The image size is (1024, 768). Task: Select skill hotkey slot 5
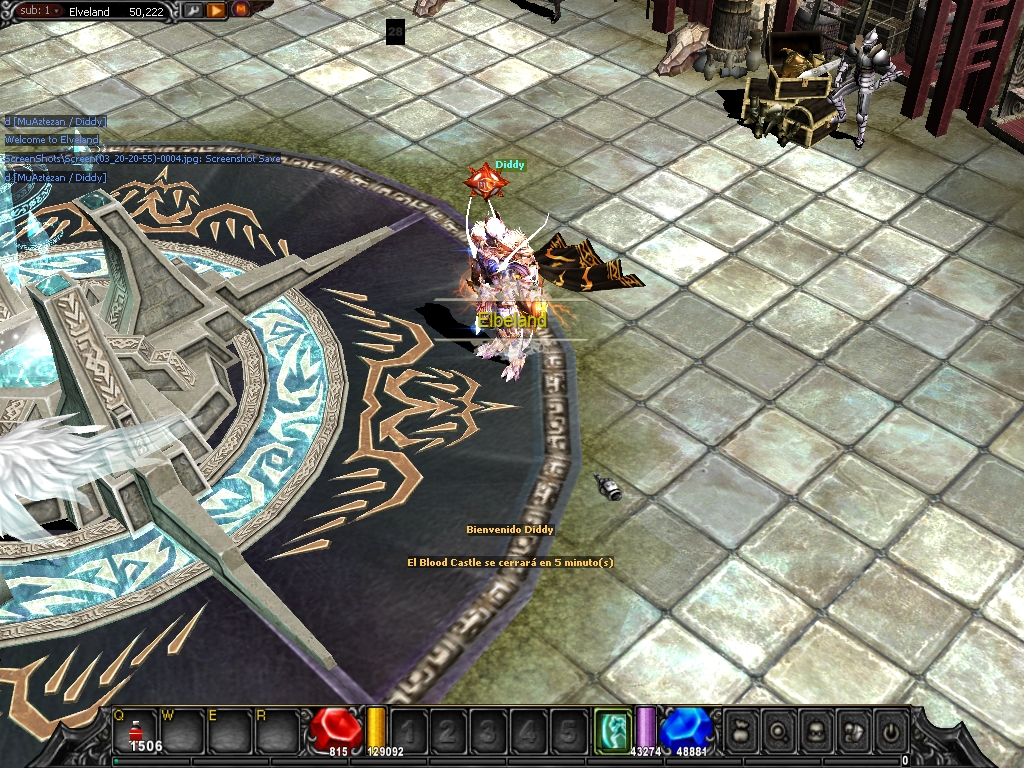pos(568,730)
